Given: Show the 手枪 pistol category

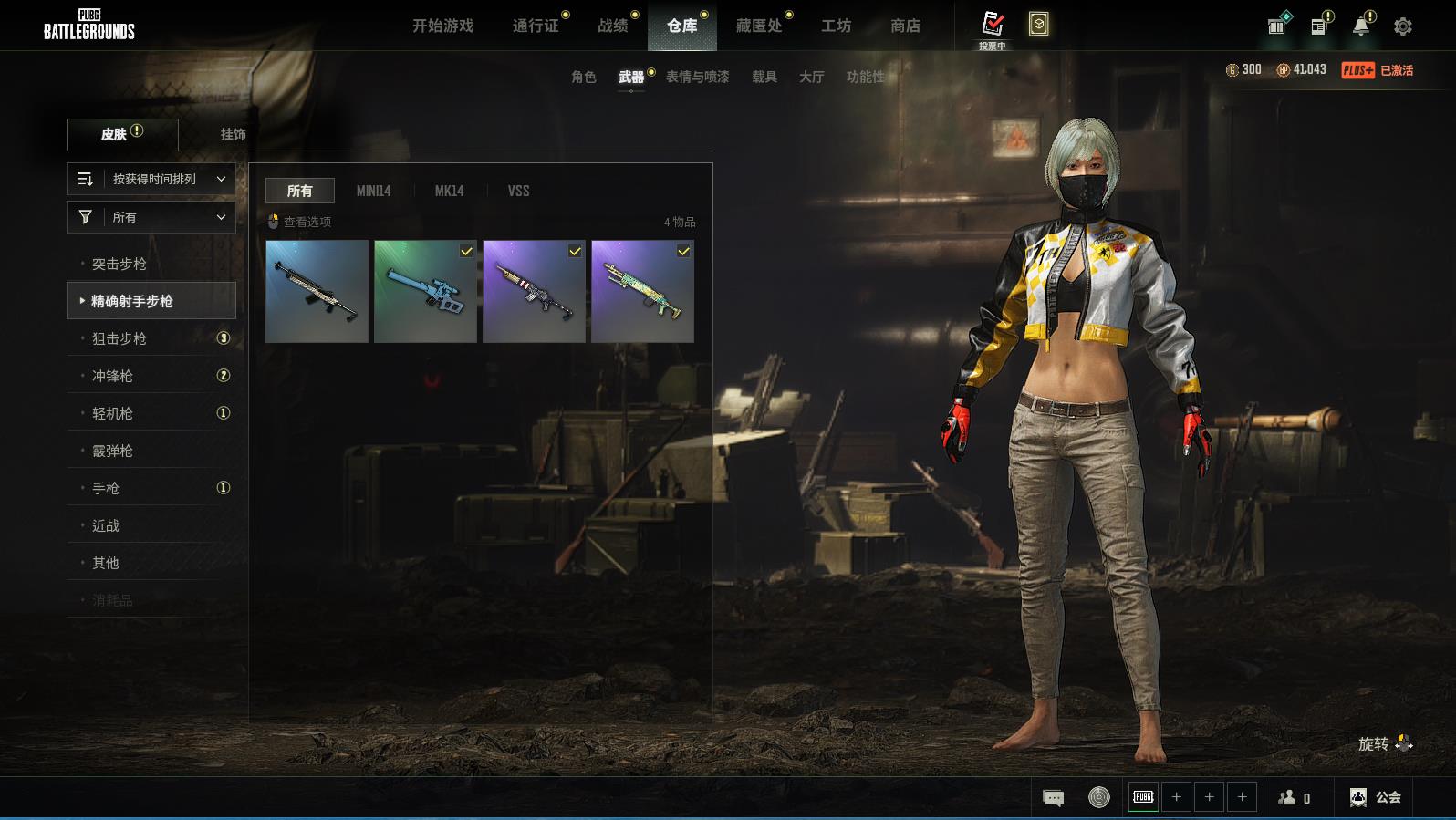Looking at the screenshot, I should click(106, 488).
